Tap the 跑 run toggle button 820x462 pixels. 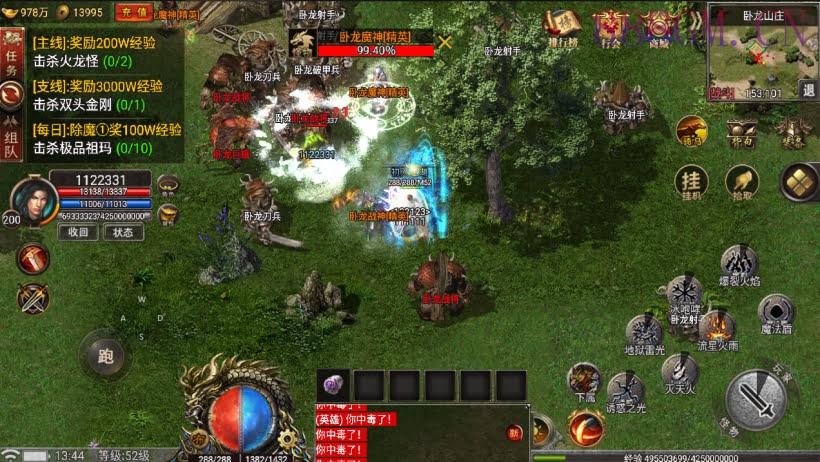(x=106, y=354)
